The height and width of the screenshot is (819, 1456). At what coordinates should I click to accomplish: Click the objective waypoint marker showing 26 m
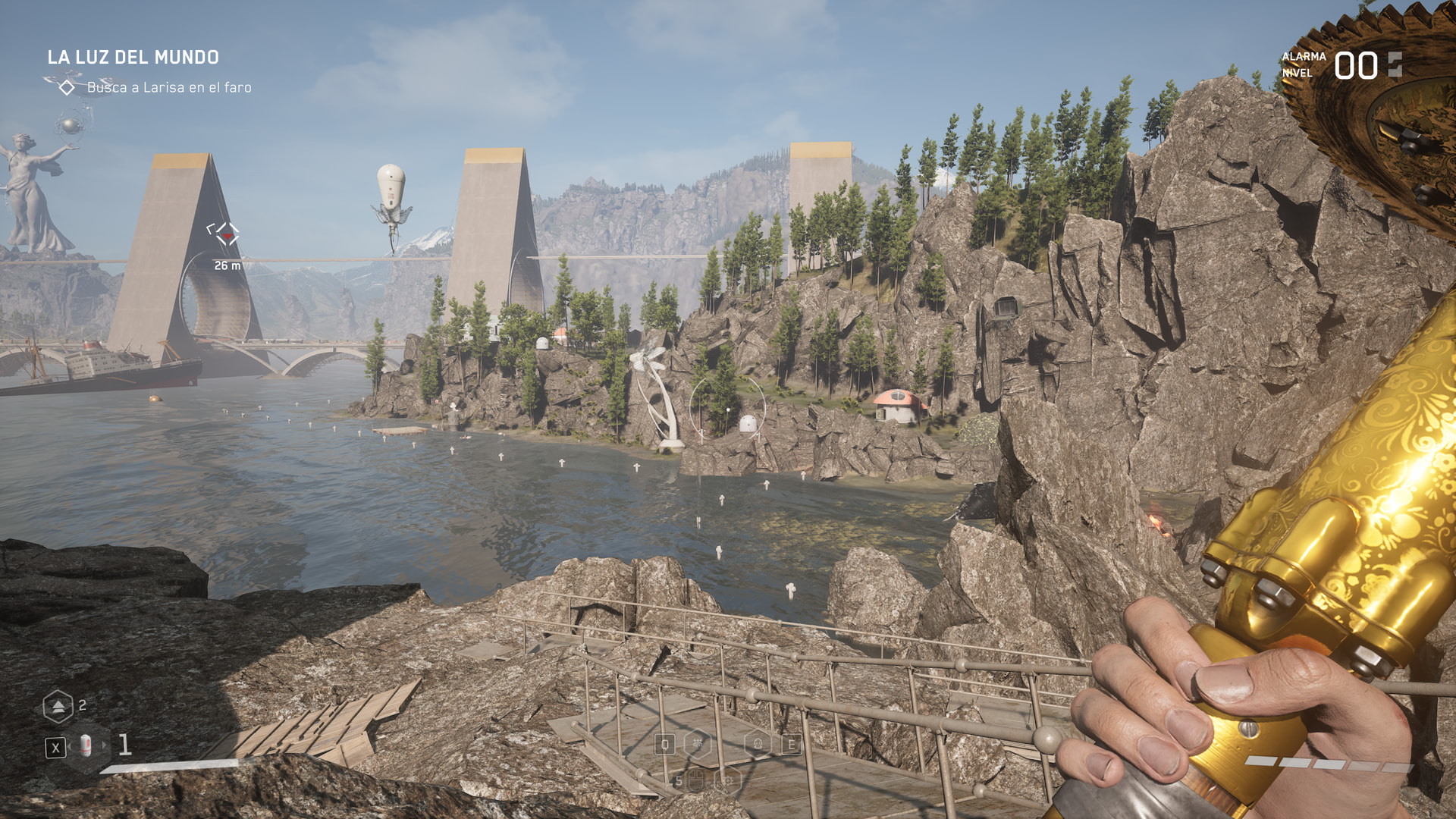point(224,234)
